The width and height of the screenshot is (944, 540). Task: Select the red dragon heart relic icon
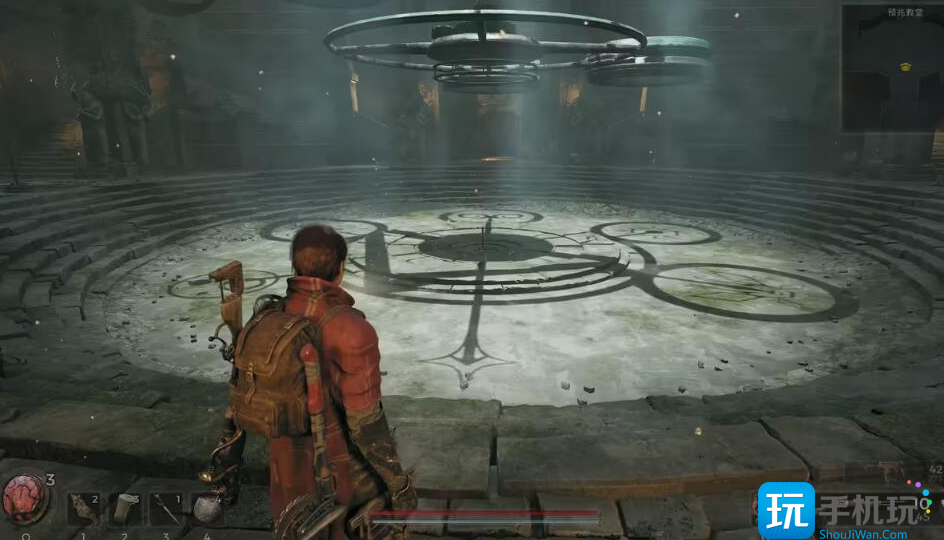pyautogui.click(x=24, y=497)
